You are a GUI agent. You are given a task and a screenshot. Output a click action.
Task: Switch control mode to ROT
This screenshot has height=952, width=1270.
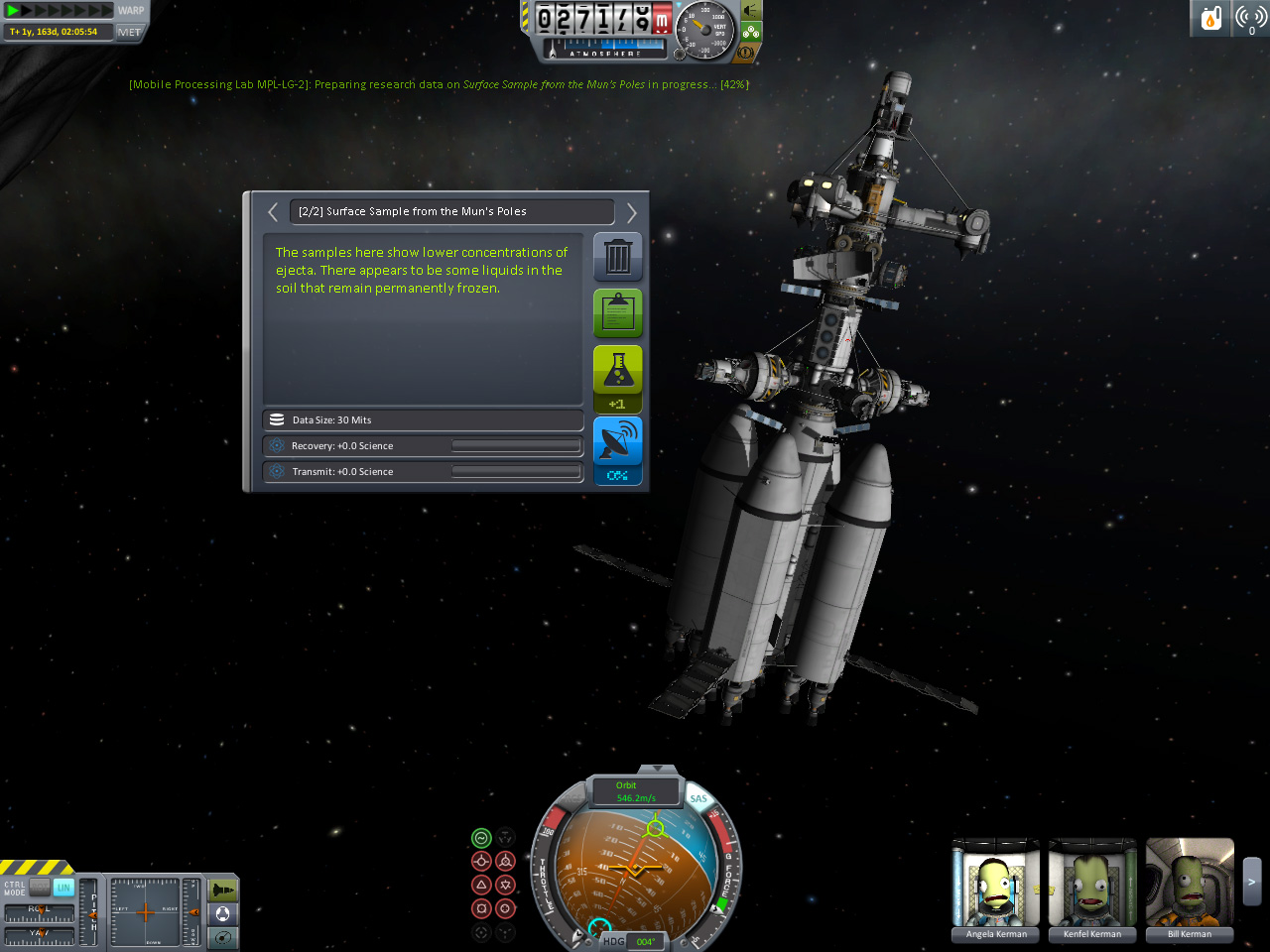[40, 888]
